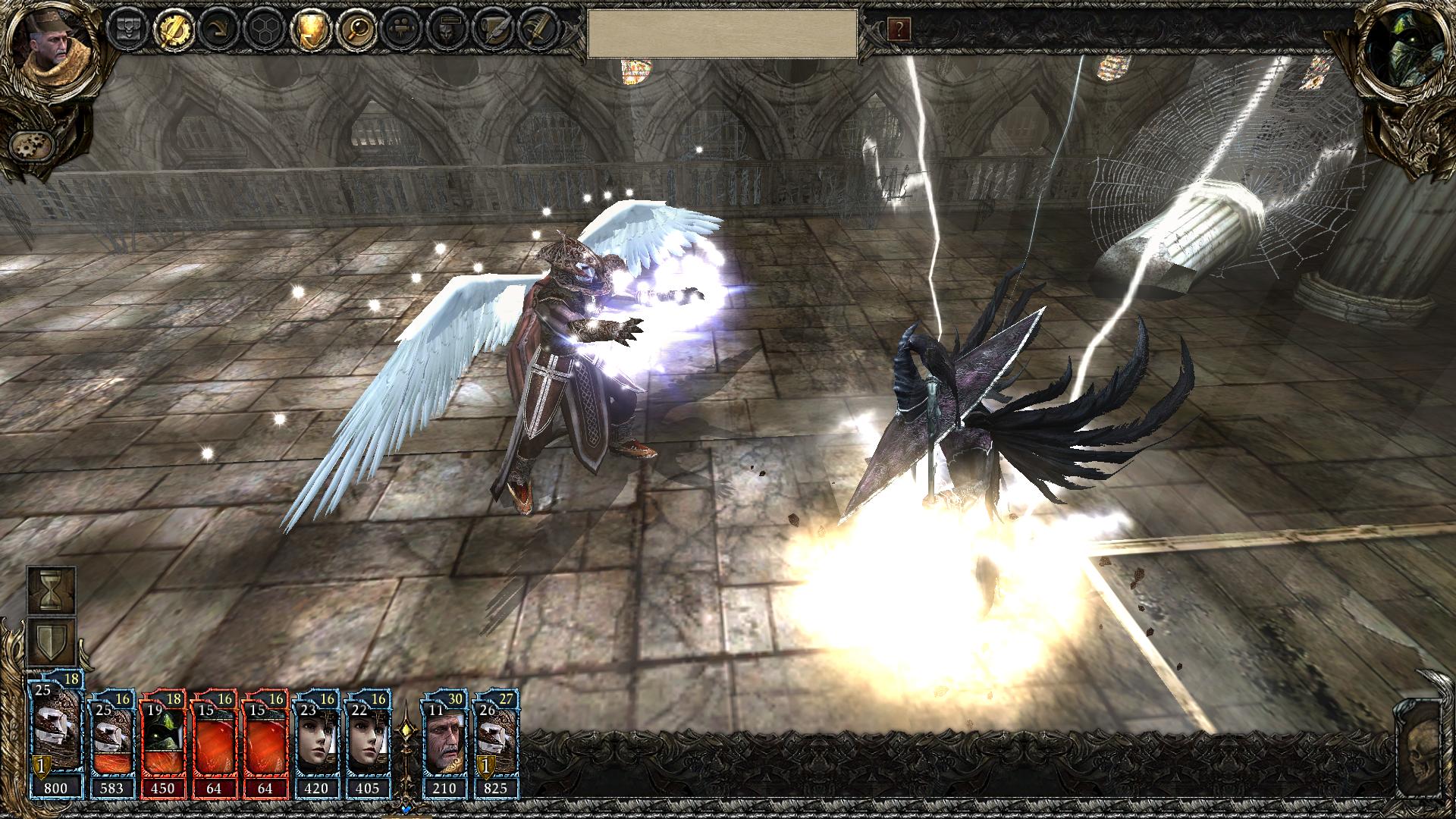Click the mask face icon in the toolbar
Viewport: 1456px width, 819px height.
click(447, 30)
